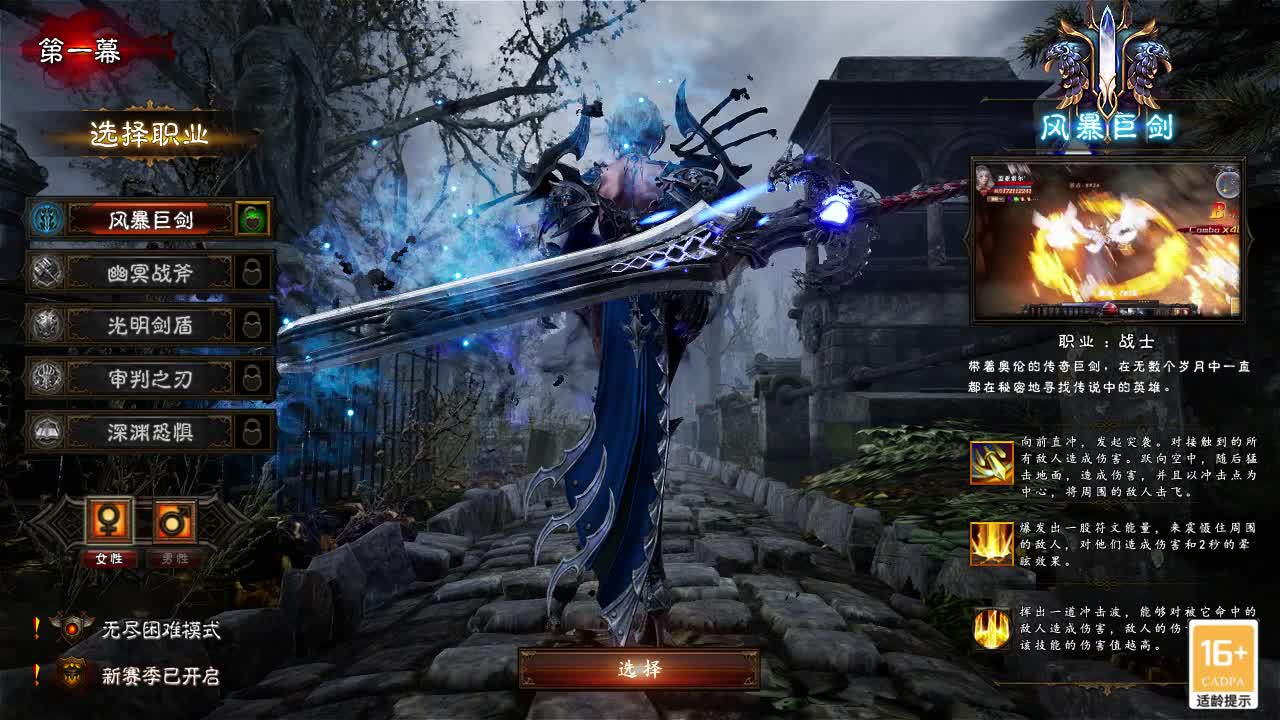Screen dimensions: 1280x720
Task: Choose the 幽冥战斧 class
Action: [150, 272]
